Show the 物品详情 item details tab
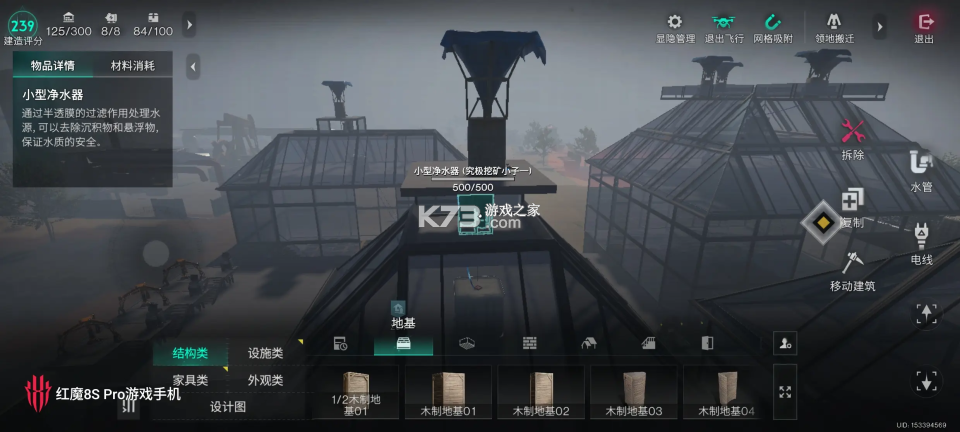Image resolution: width=960 pixels, height=432 pixels. point(53,66)
